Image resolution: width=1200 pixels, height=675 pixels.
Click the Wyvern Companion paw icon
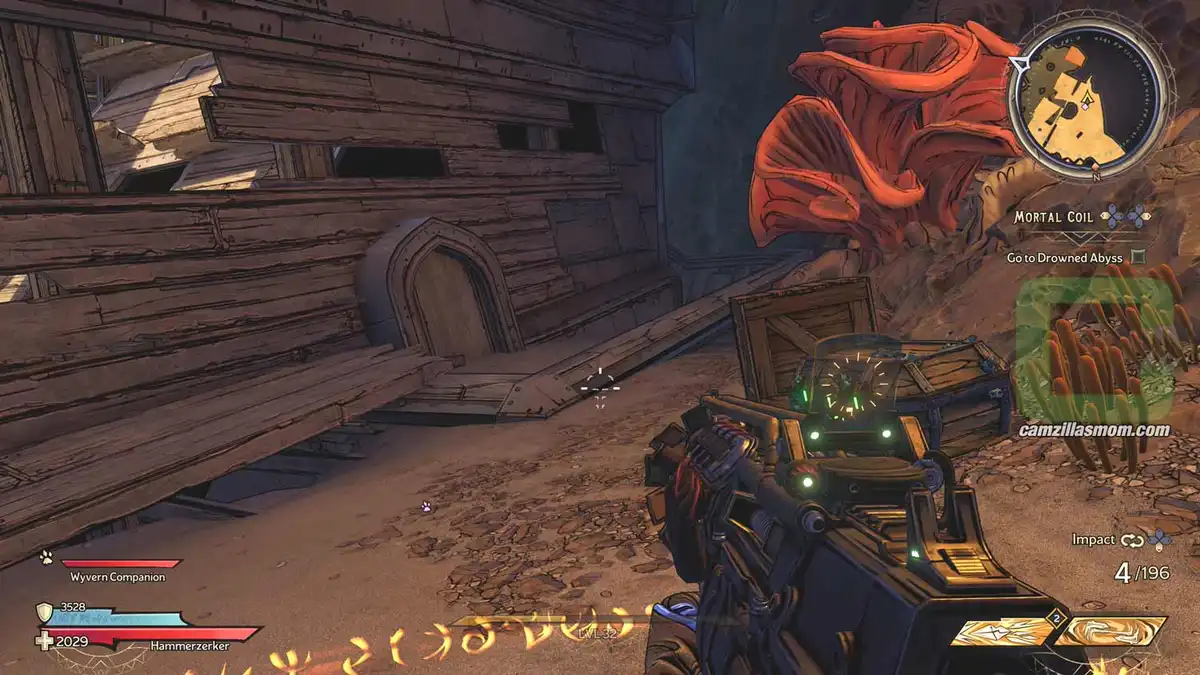[45, 558]
